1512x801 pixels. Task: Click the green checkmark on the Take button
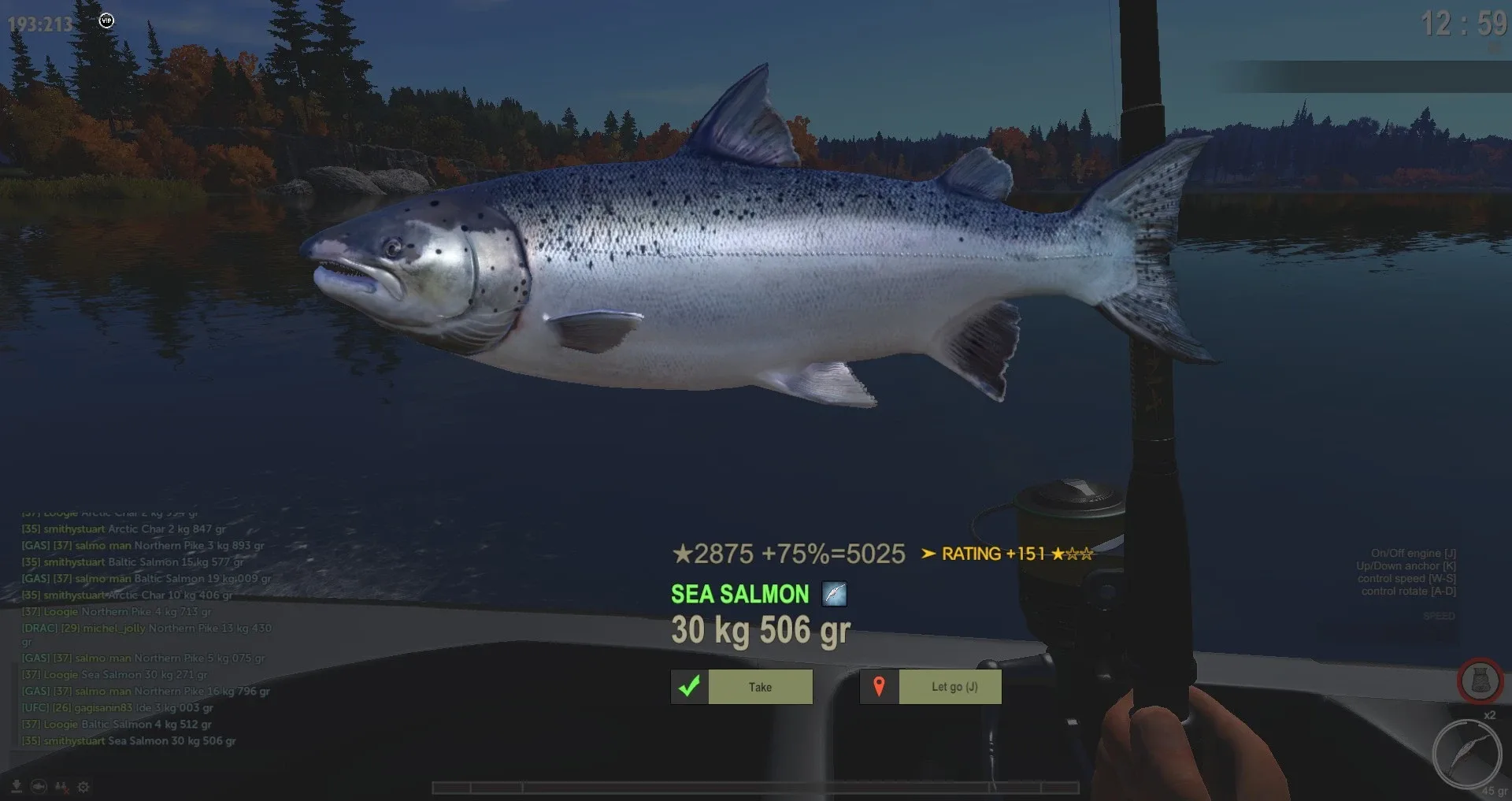point(690,686)
